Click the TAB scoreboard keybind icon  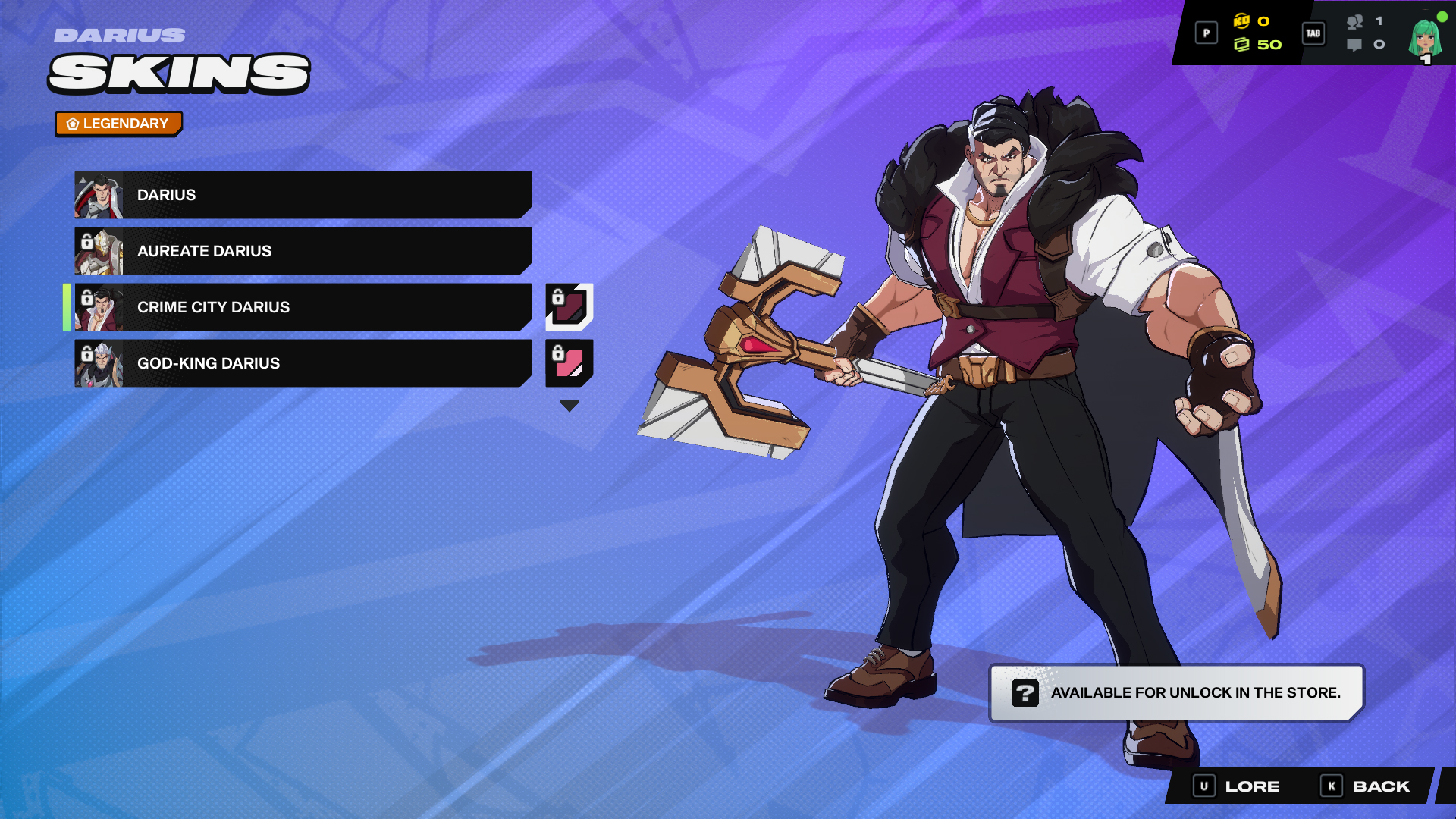click(x=1313, y=33)
